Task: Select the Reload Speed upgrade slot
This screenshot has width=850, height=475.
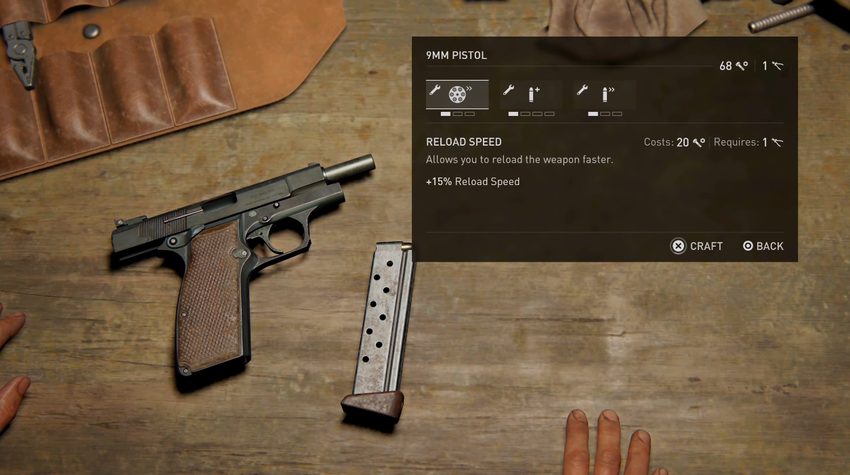Action: coord(457,94)
